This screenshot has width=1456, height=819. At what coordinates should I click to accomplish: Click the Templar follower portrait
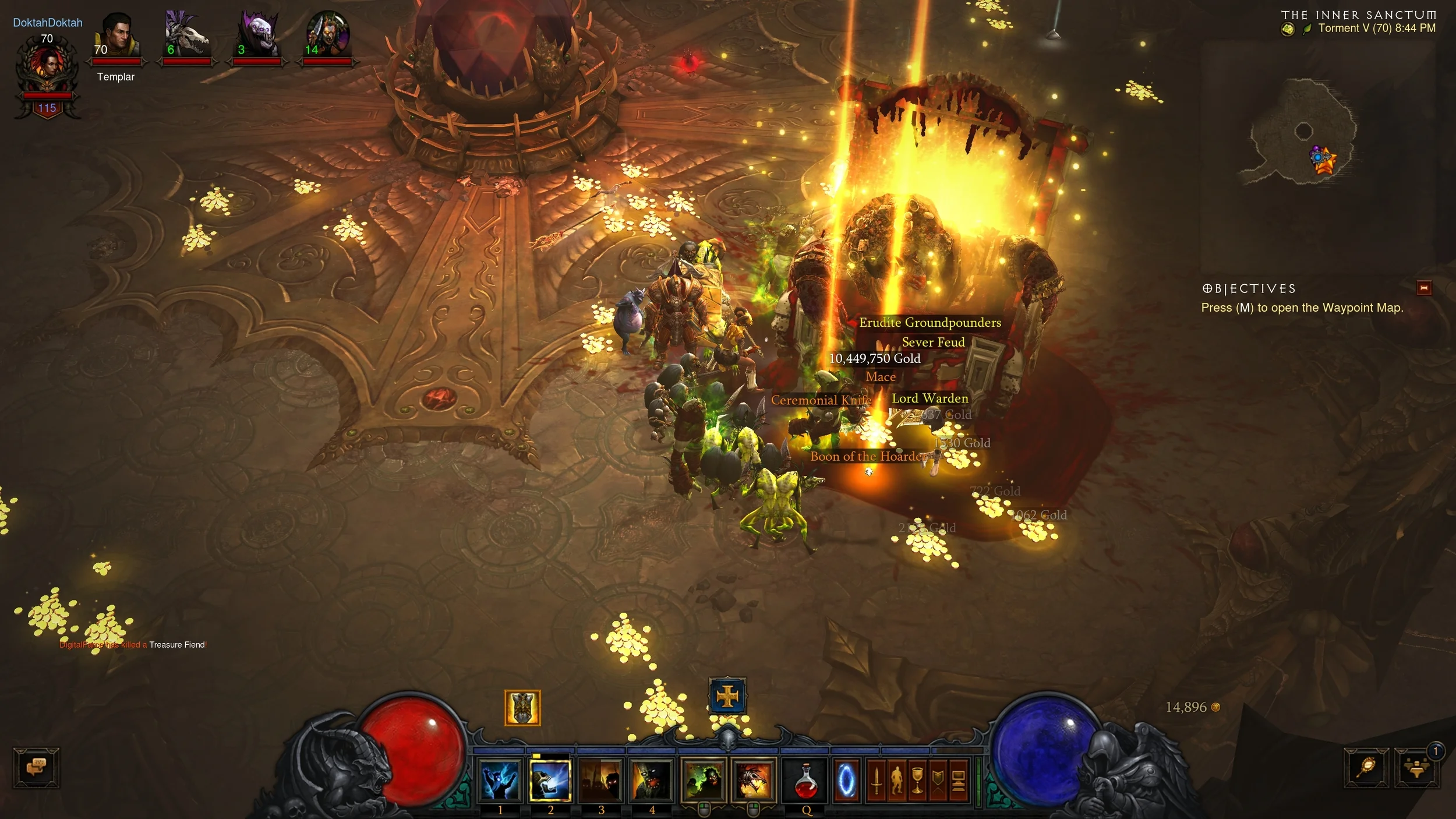point(117,36)
